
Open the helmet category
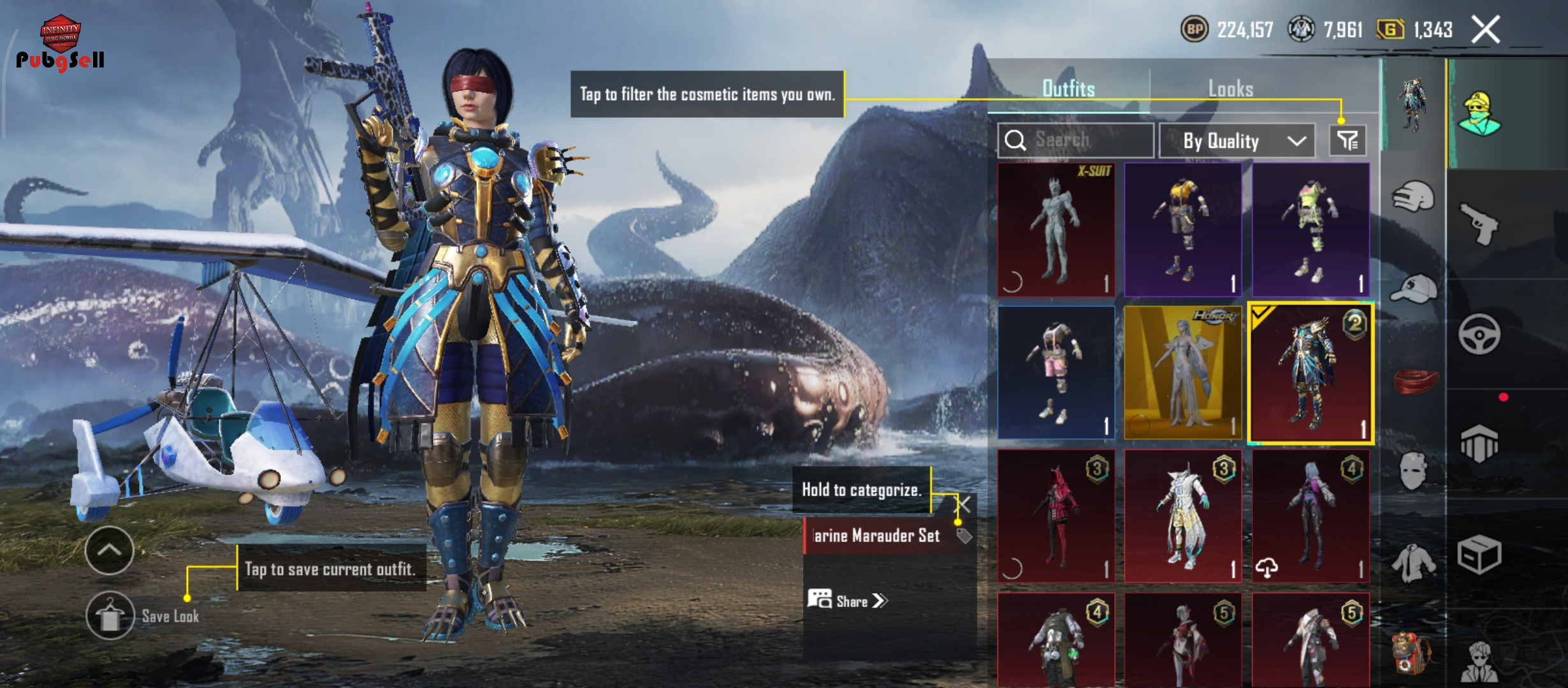point(1414,196)
